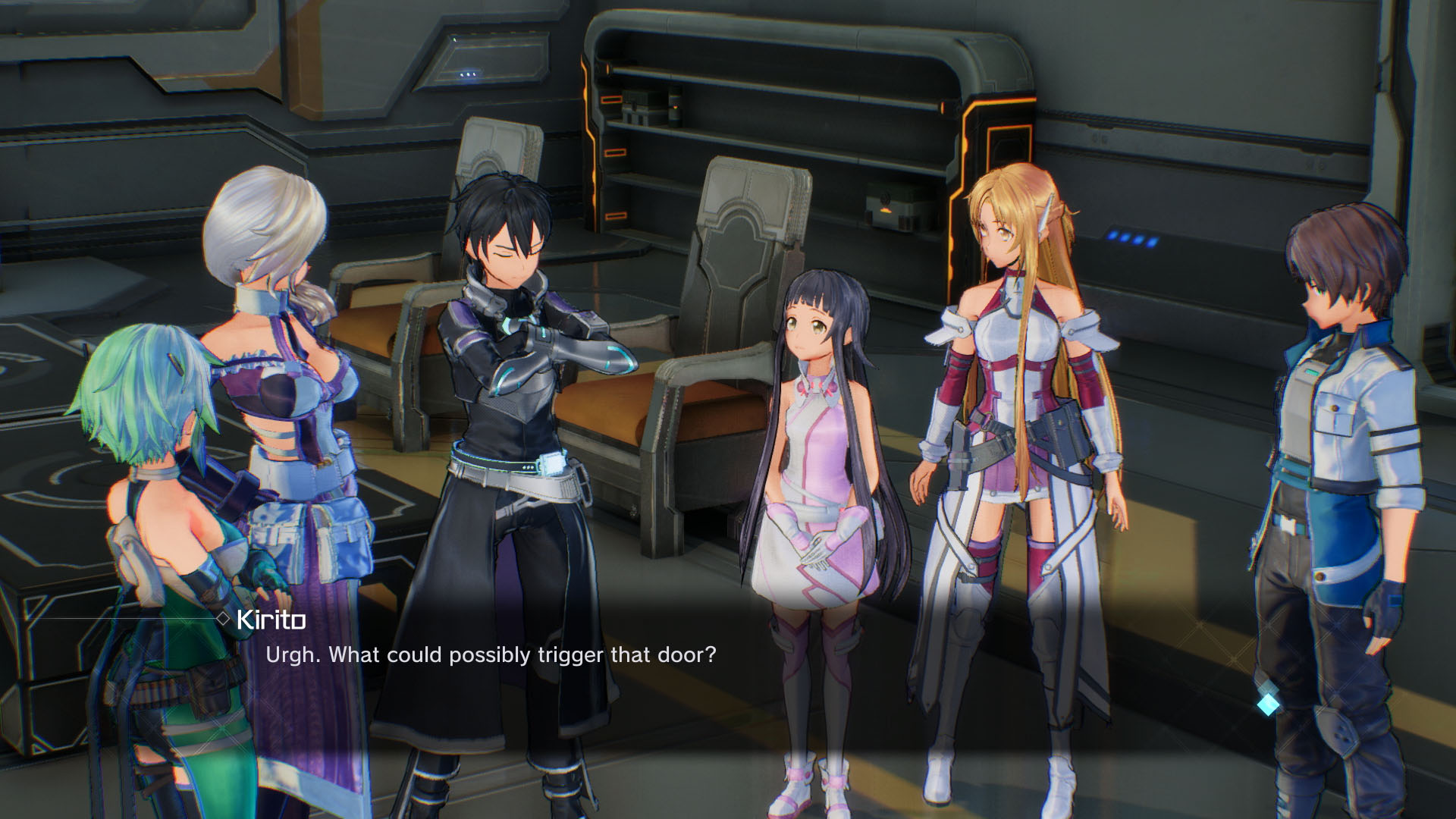Click the brown-haired character on the far right

[1357, 455]
